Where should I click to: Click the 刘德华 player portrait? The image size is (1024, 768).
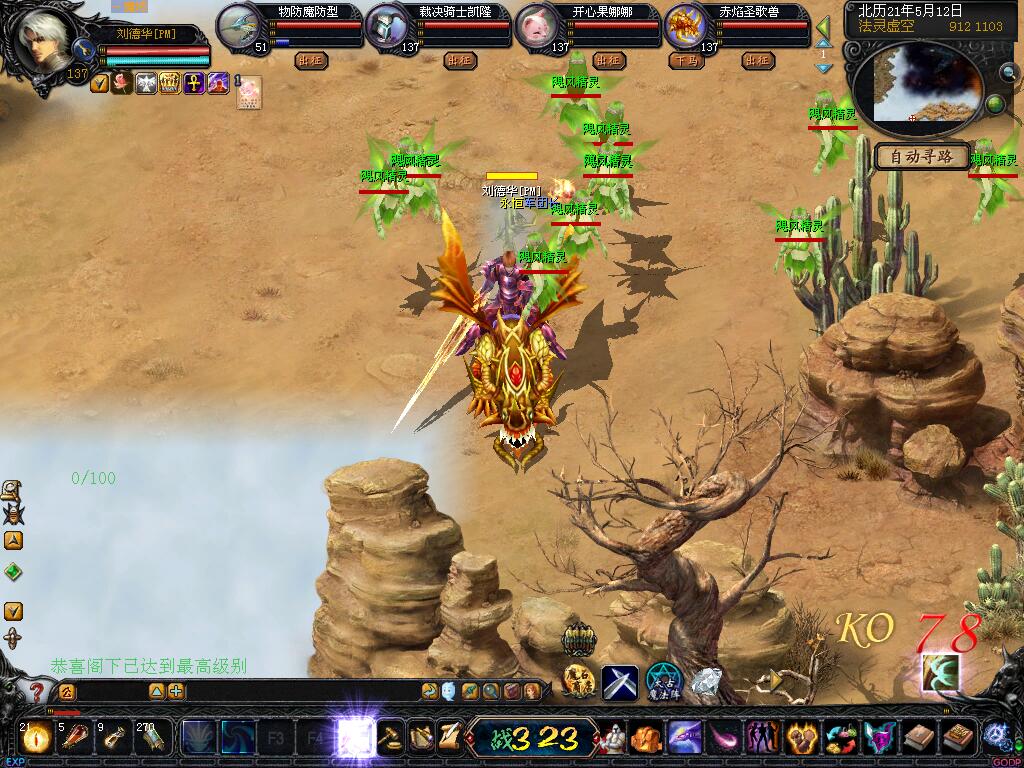[47, 40]
